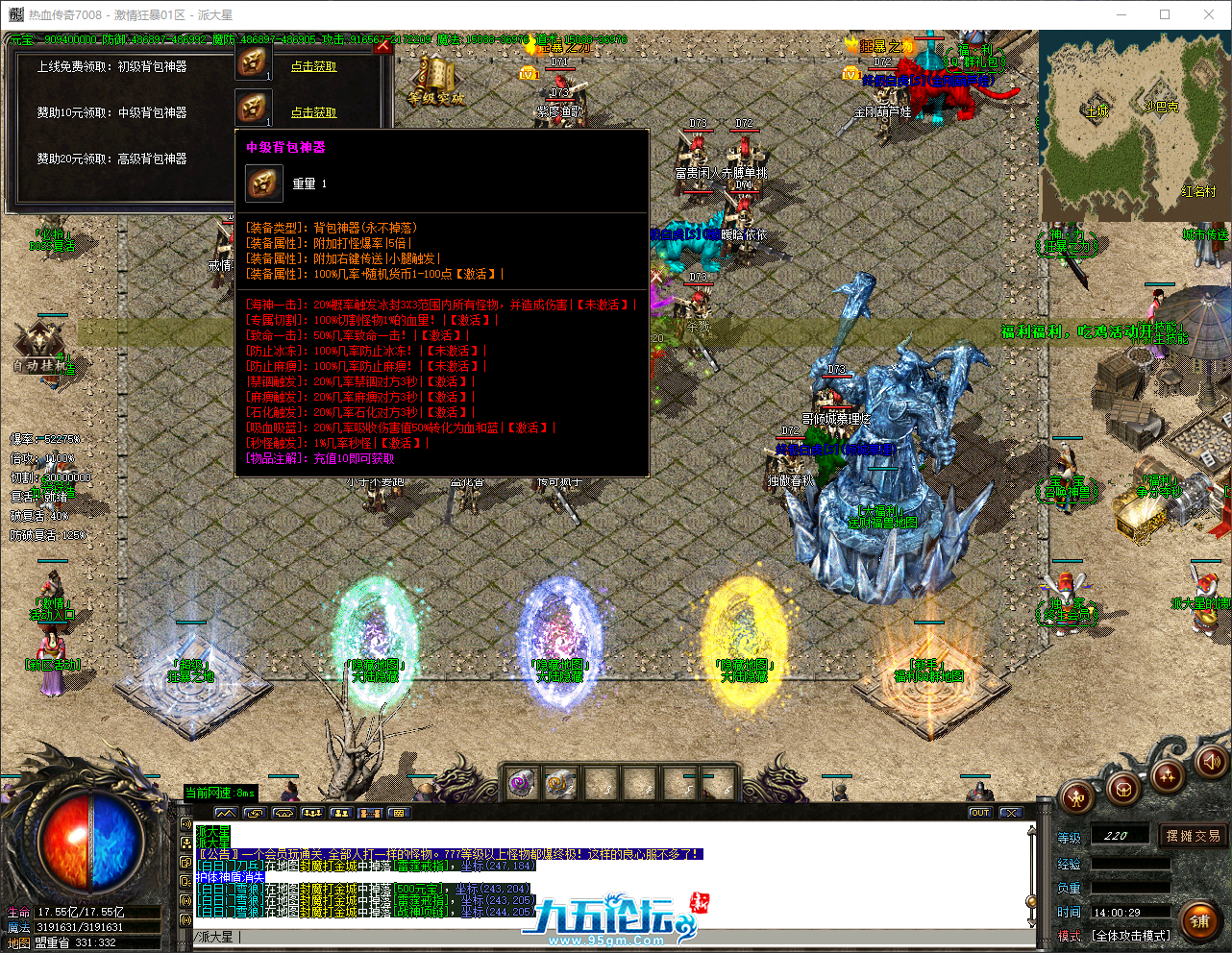Open the treasure box round icon
Viewport: 1232px width, 953px height.
[x=1122, y=790]
